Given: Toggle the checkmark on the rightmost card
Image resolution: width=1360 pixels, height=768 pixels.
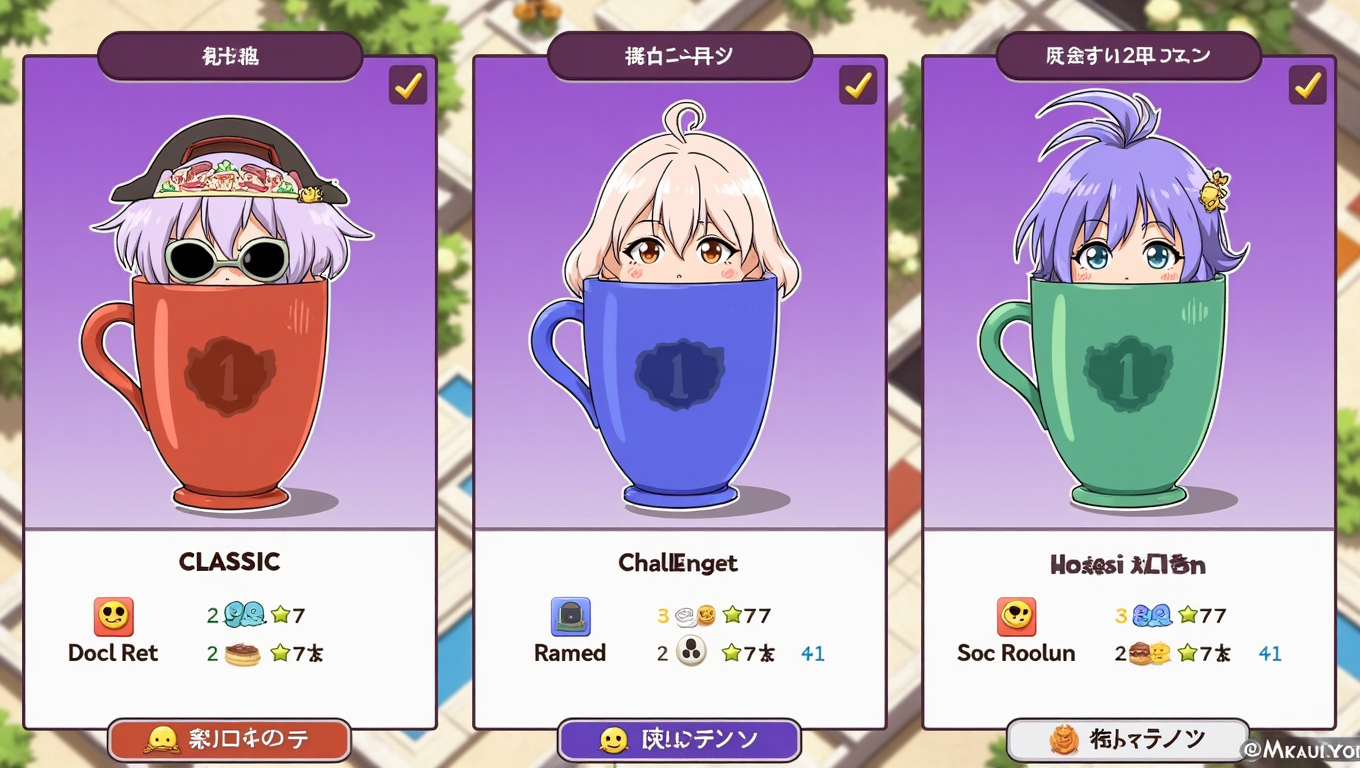Looking at the screenshot, I should coord(1307,86).
